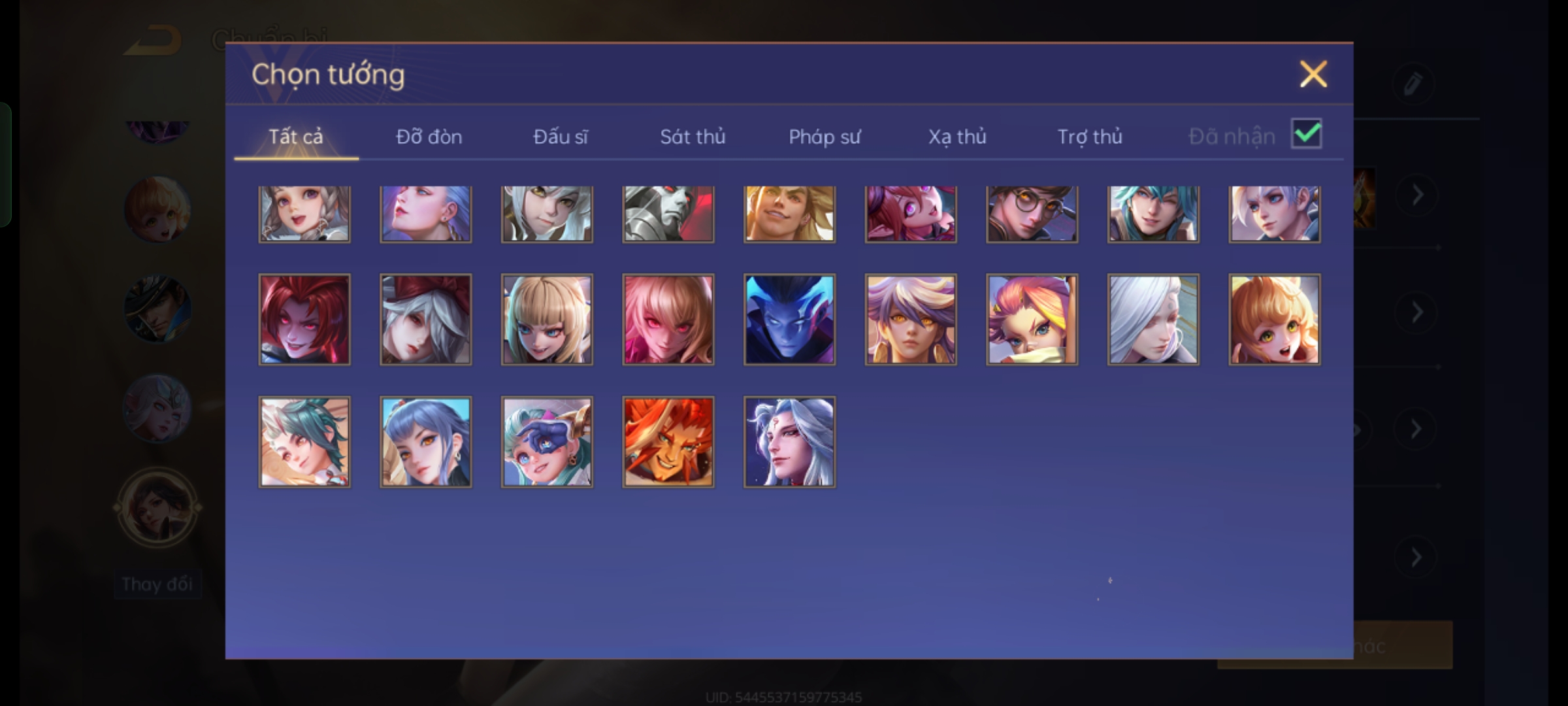The height and width of the screenshot is (706, 1568).
Task: Pick the gray armored knight with red cape
Action: [x=668, y=214]
